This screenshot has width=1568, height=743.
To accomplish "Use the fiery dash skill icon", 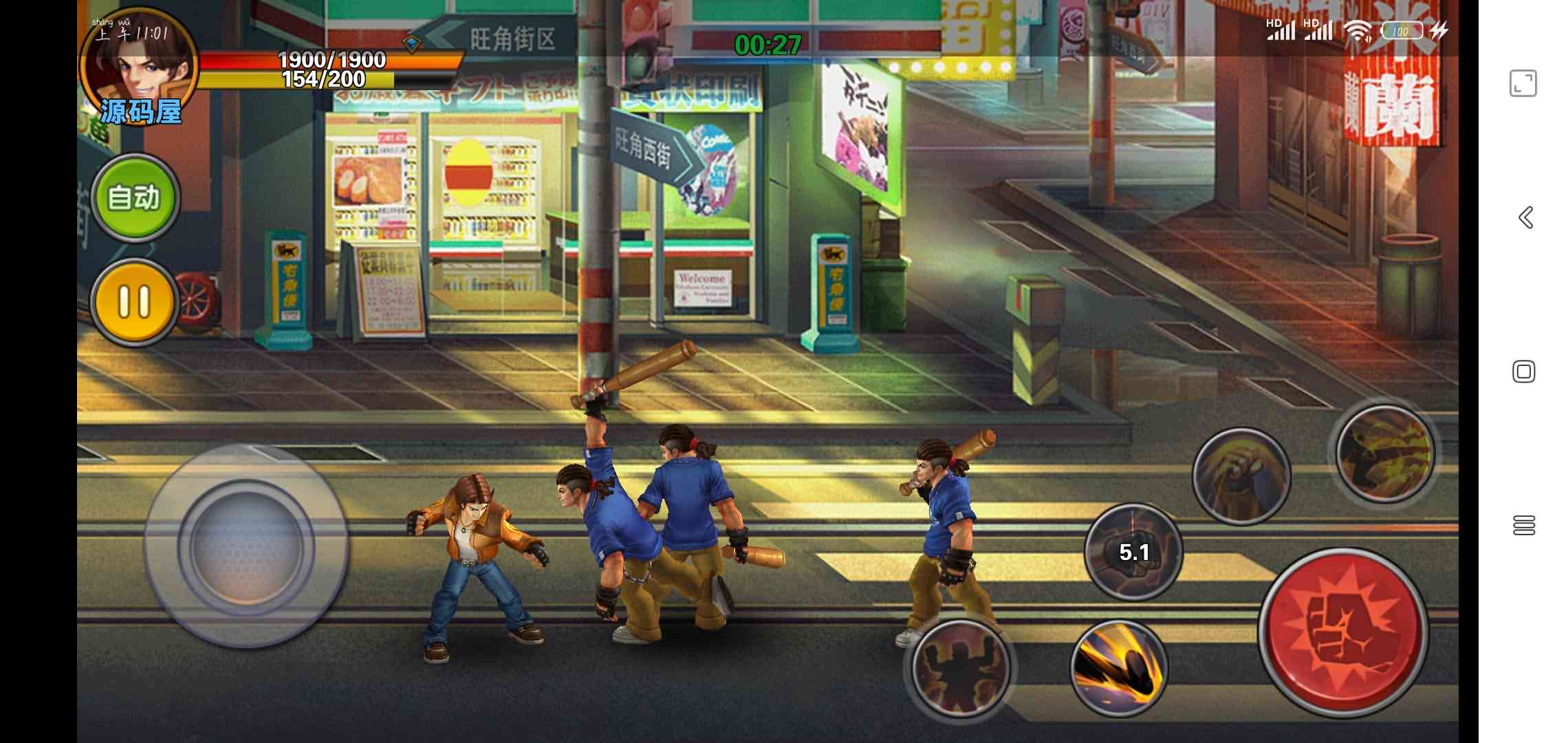I will click(1119, 667).
